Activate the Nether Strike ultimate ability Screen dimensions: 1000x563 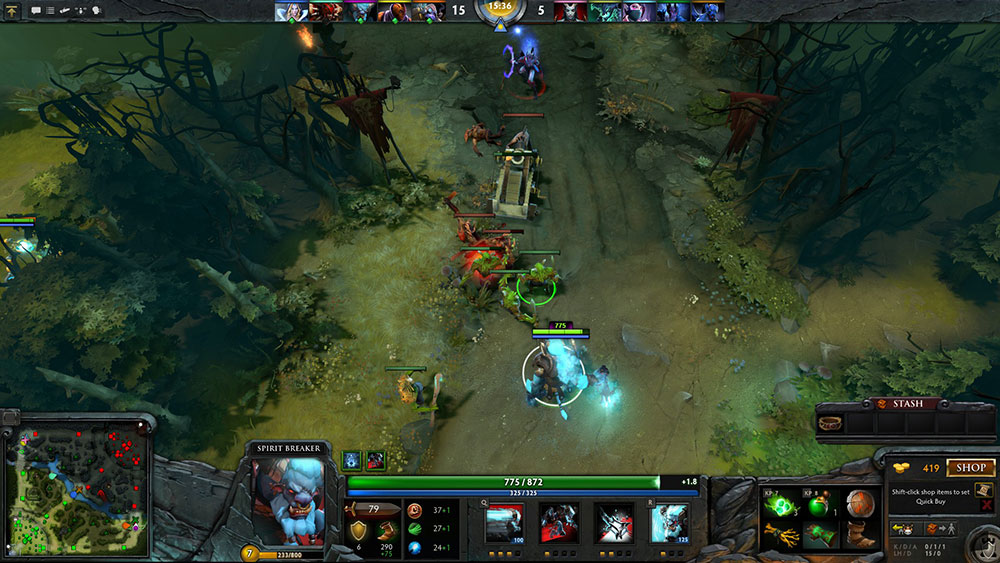point(669,523)
